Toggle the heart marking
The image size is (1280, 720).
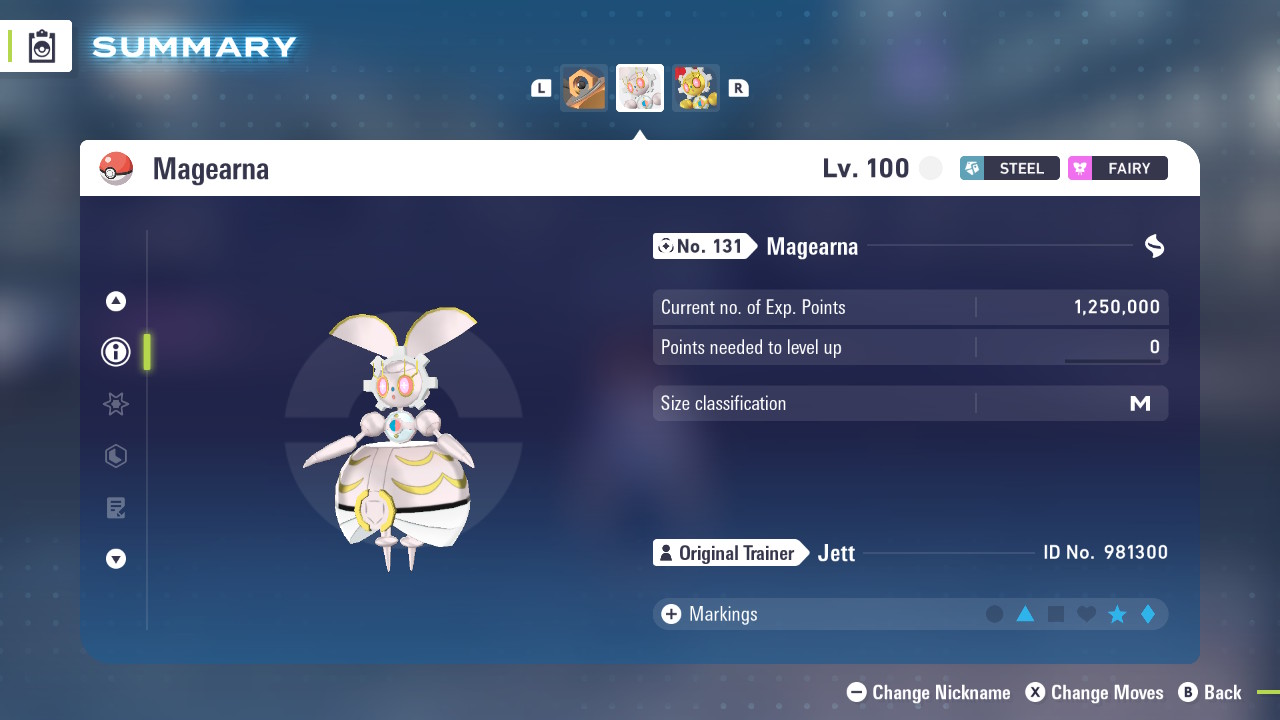[x=1086, y=614]
